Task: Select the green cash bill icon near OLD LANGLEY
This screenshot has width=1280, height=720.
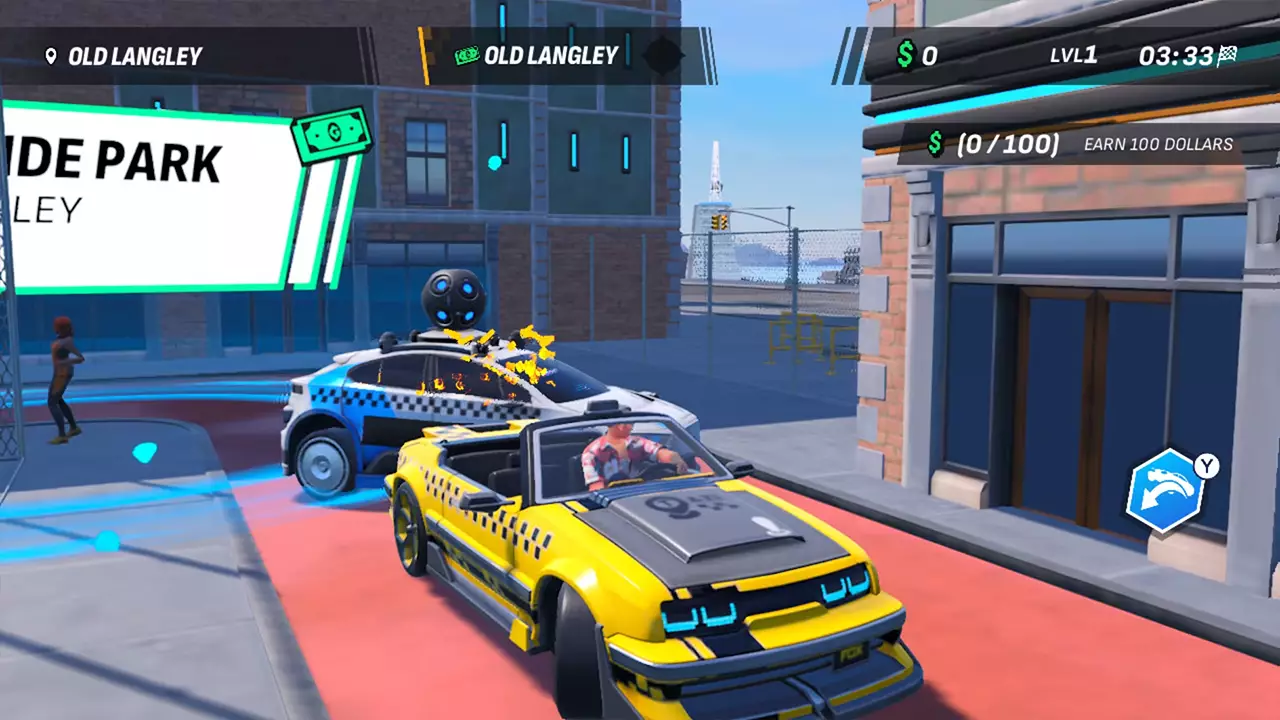Action: (466, 56)
